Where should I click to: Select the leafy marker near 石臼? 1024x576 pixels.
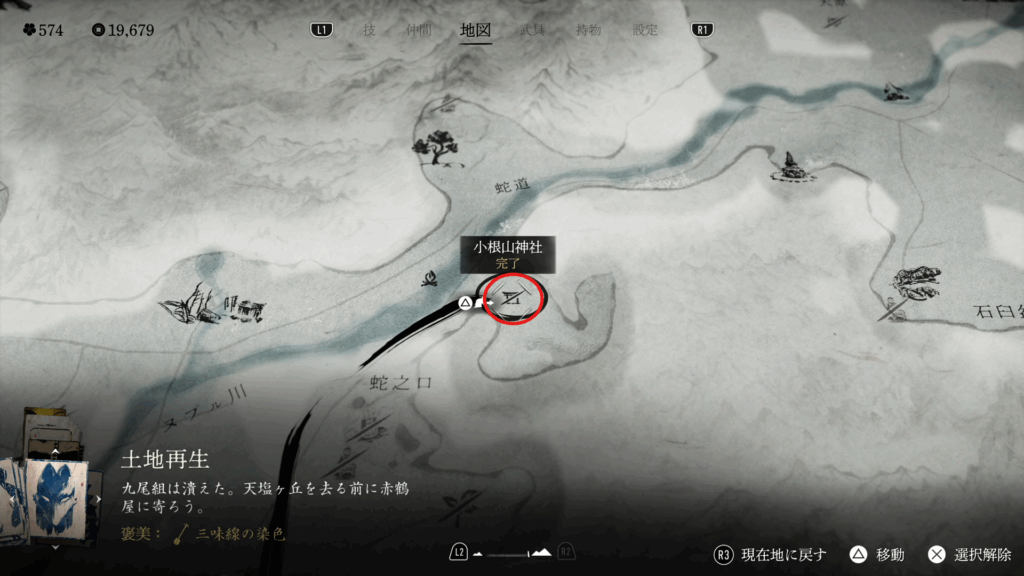point(916,282)
